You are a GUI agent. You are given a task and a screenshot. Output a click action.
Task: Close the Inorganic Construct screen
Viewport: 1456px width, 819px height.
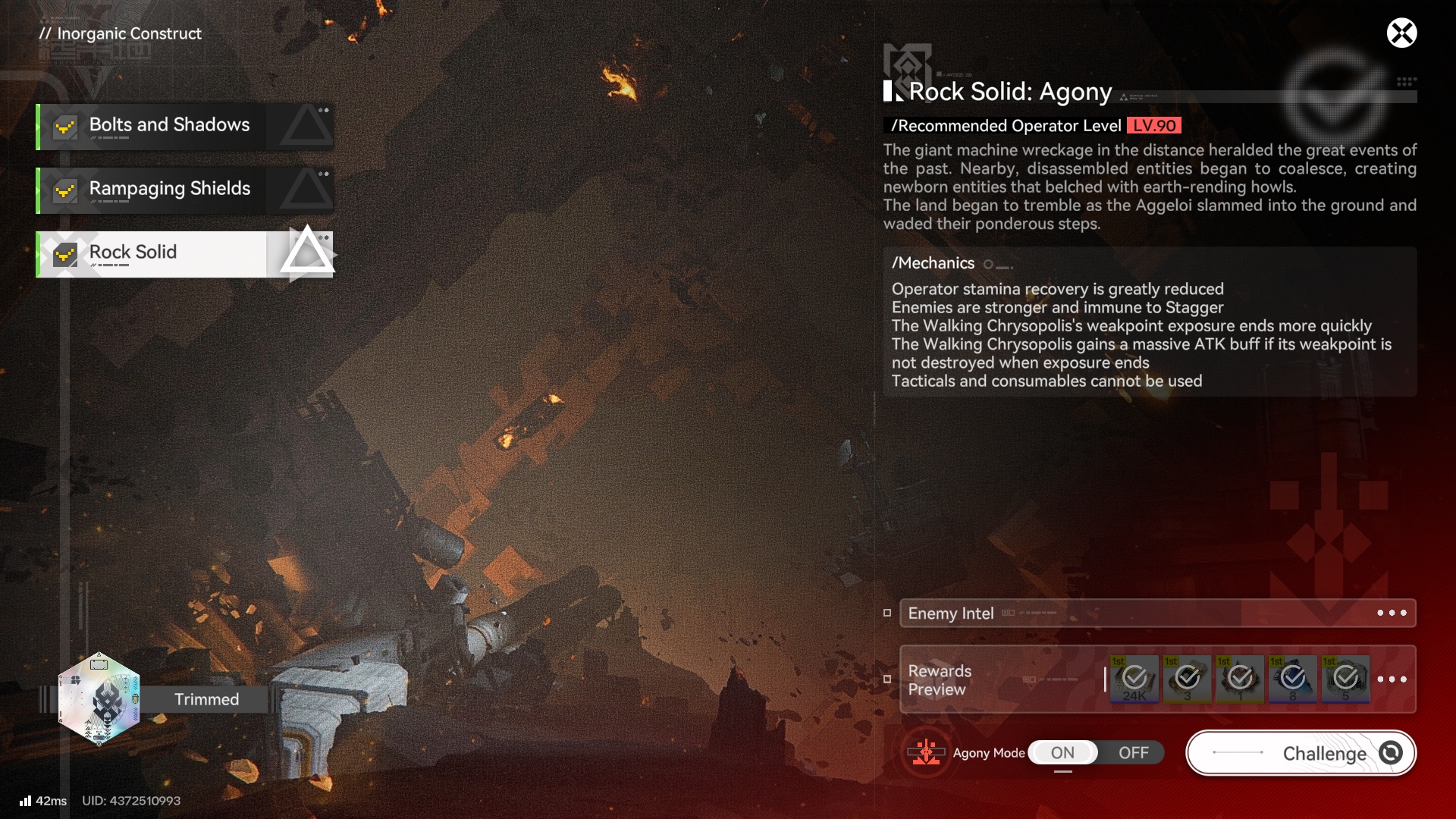pos(1401,33)
